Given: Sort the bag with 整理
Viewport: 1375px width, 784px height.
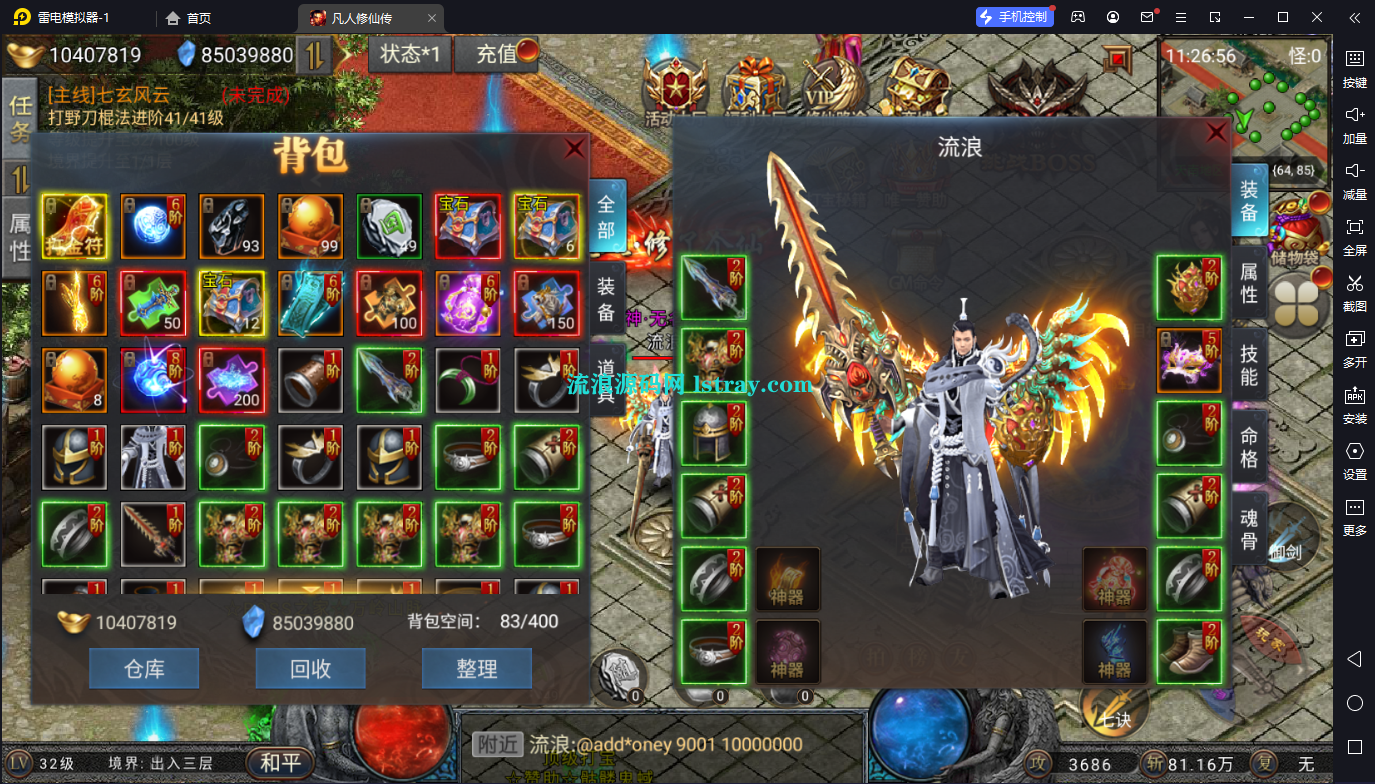Looking at the screenshot, I should [x=476, y=668].
